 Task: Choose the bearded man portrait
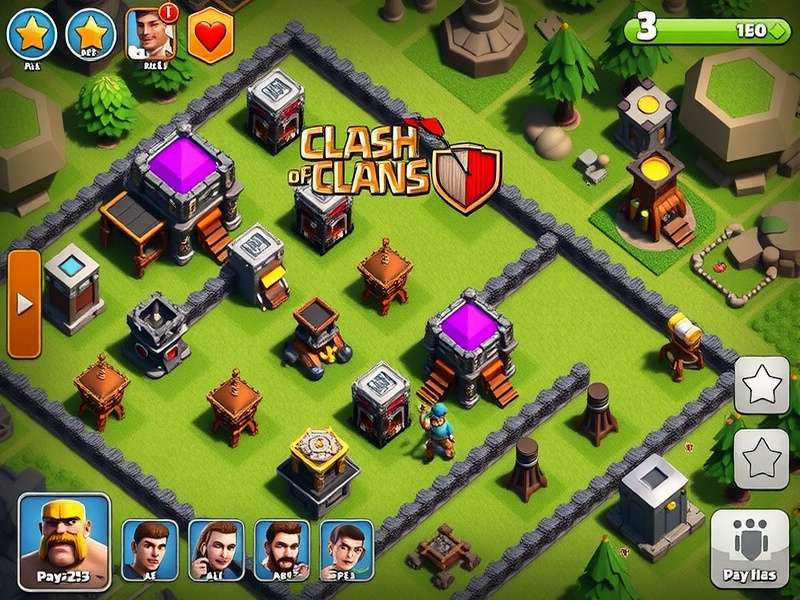pyautogui.click(x=281, y=550)
